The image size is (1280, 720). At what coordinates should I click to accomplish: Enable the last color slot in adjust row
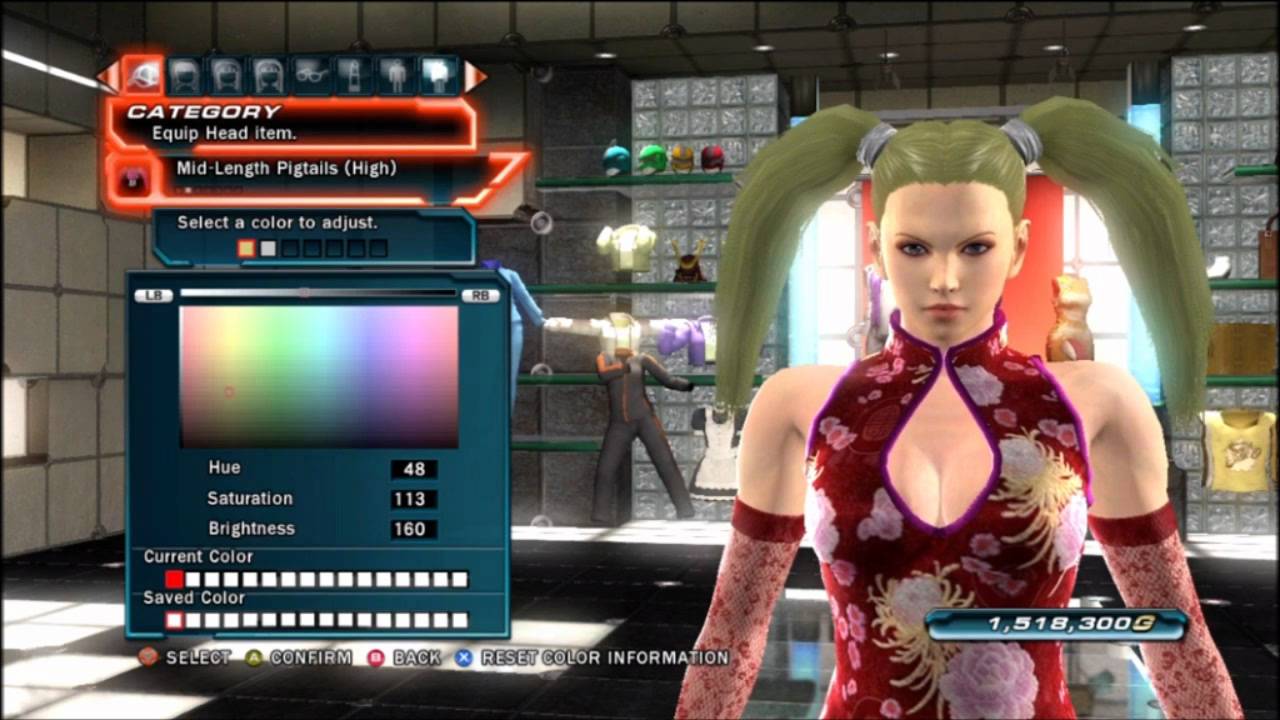[x=378, y=248]
